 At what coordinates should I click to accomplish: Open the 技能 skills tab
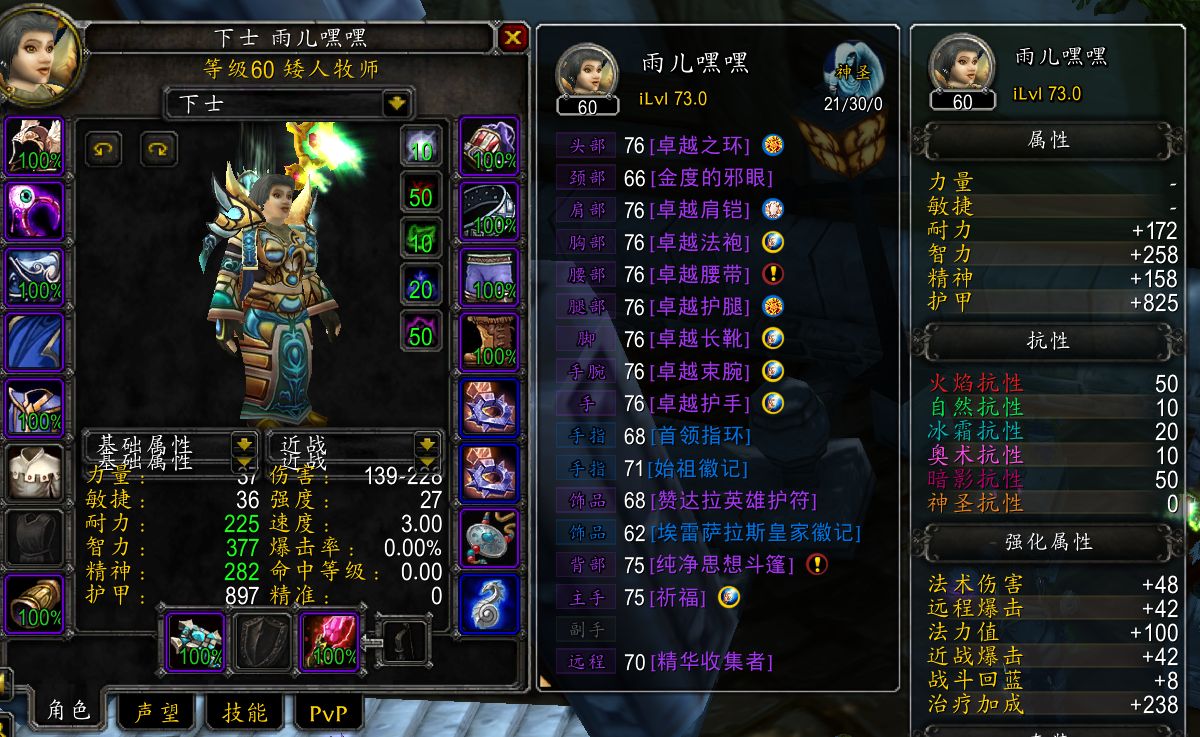point(244,712)
